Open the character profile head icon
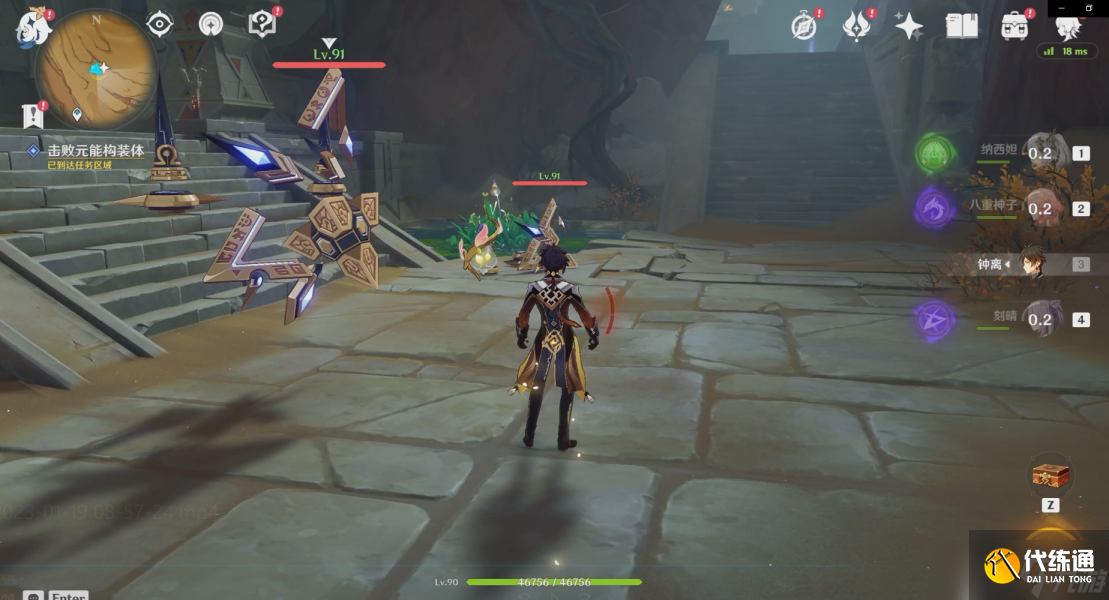This screenshot has height=600, width=1109. 1068,28
